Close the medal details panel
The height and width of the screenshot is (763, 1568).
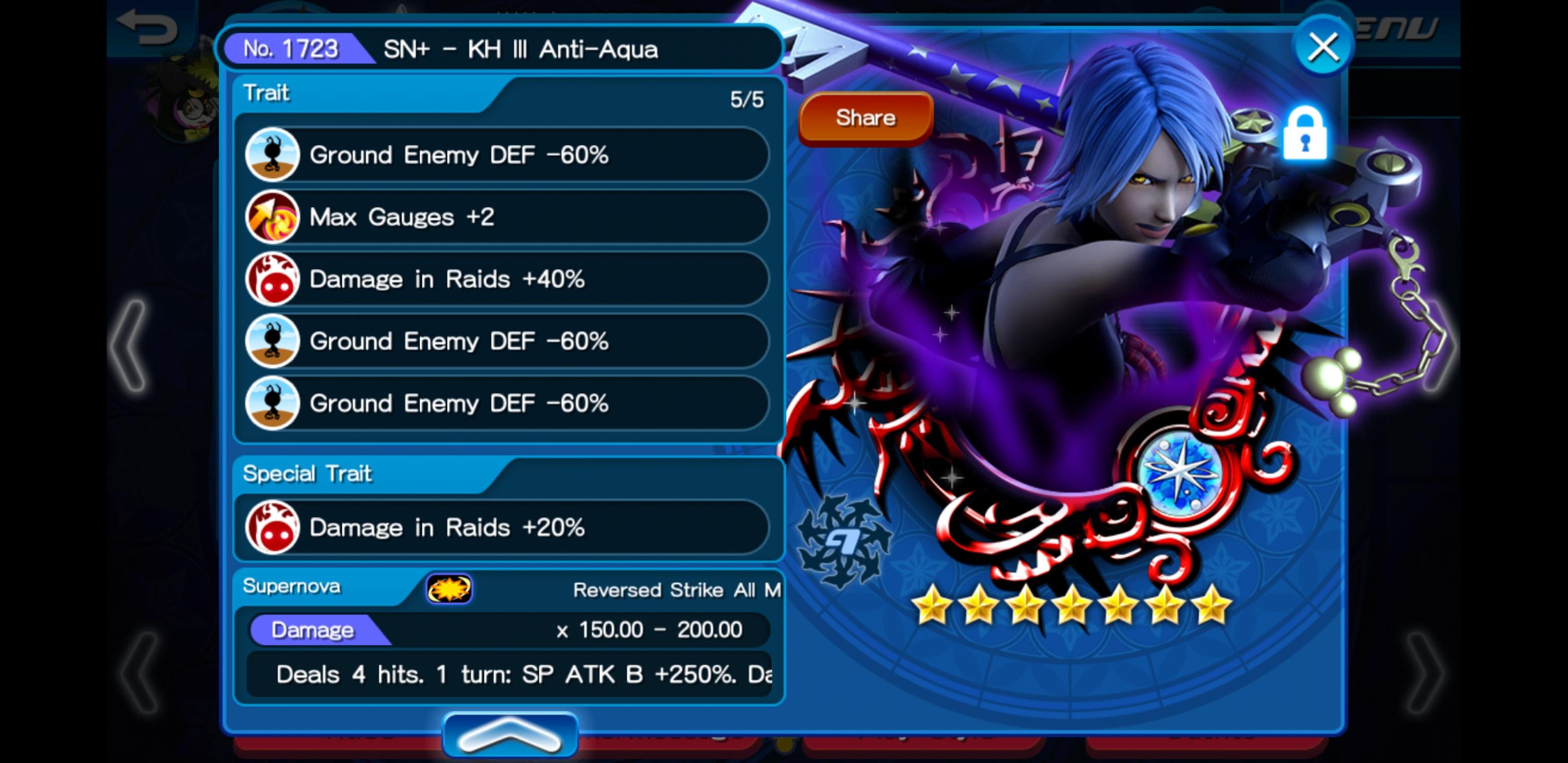1323,47
